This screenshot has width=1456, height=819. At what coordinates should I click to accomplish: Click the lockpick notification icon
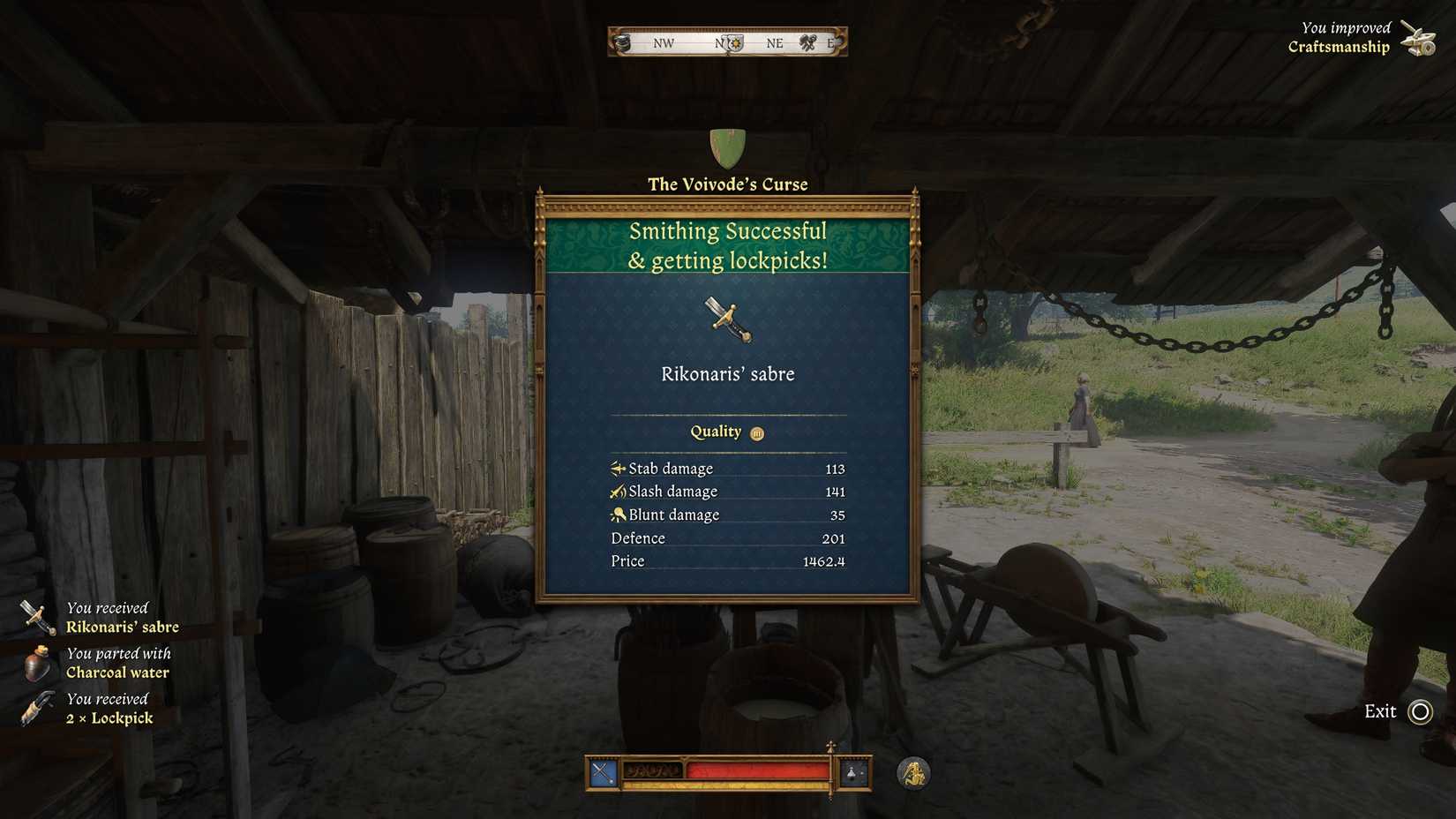click(x=37, y=708)
